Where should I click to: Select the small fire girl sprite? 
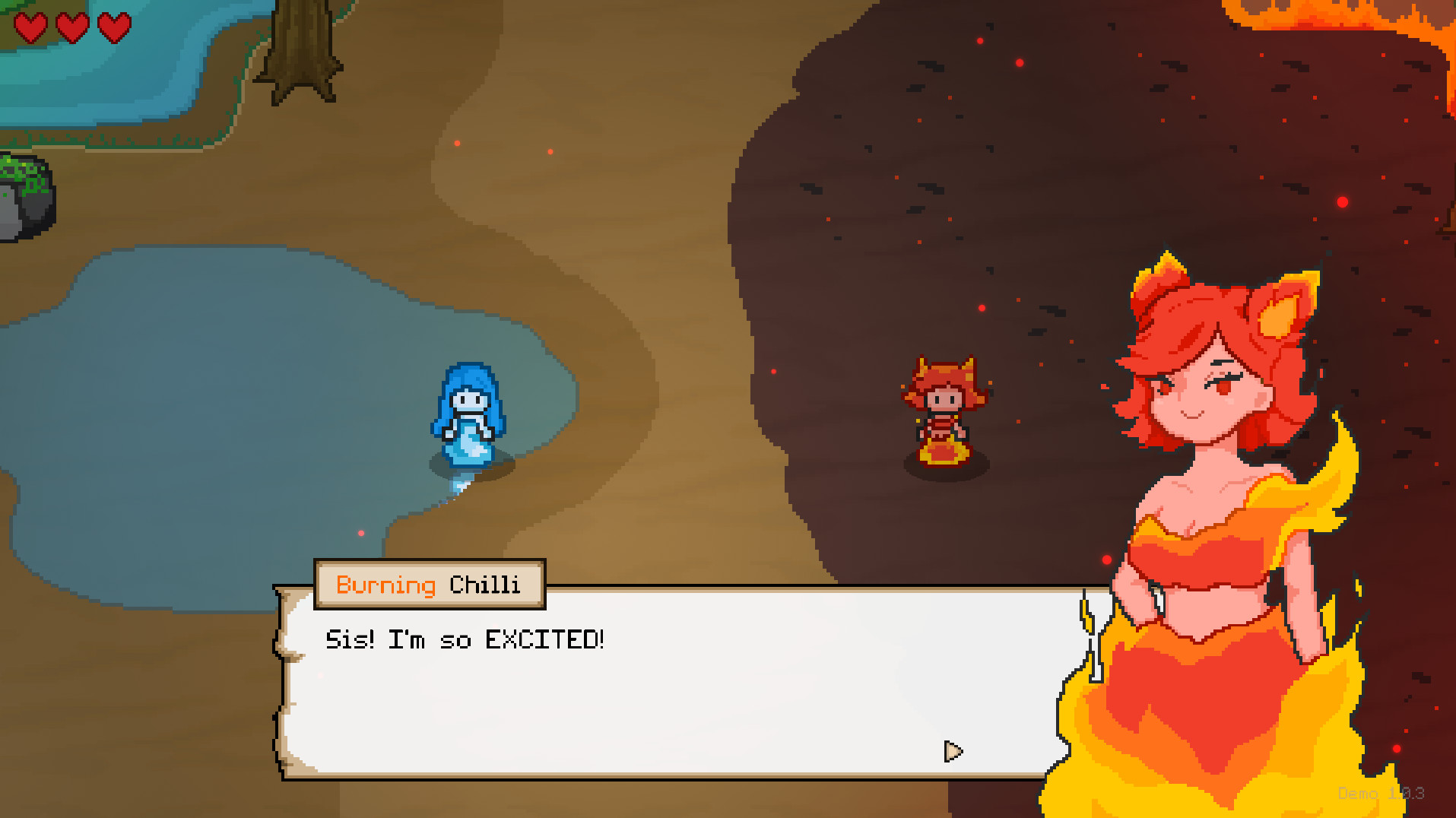click(x=944, y=411)
